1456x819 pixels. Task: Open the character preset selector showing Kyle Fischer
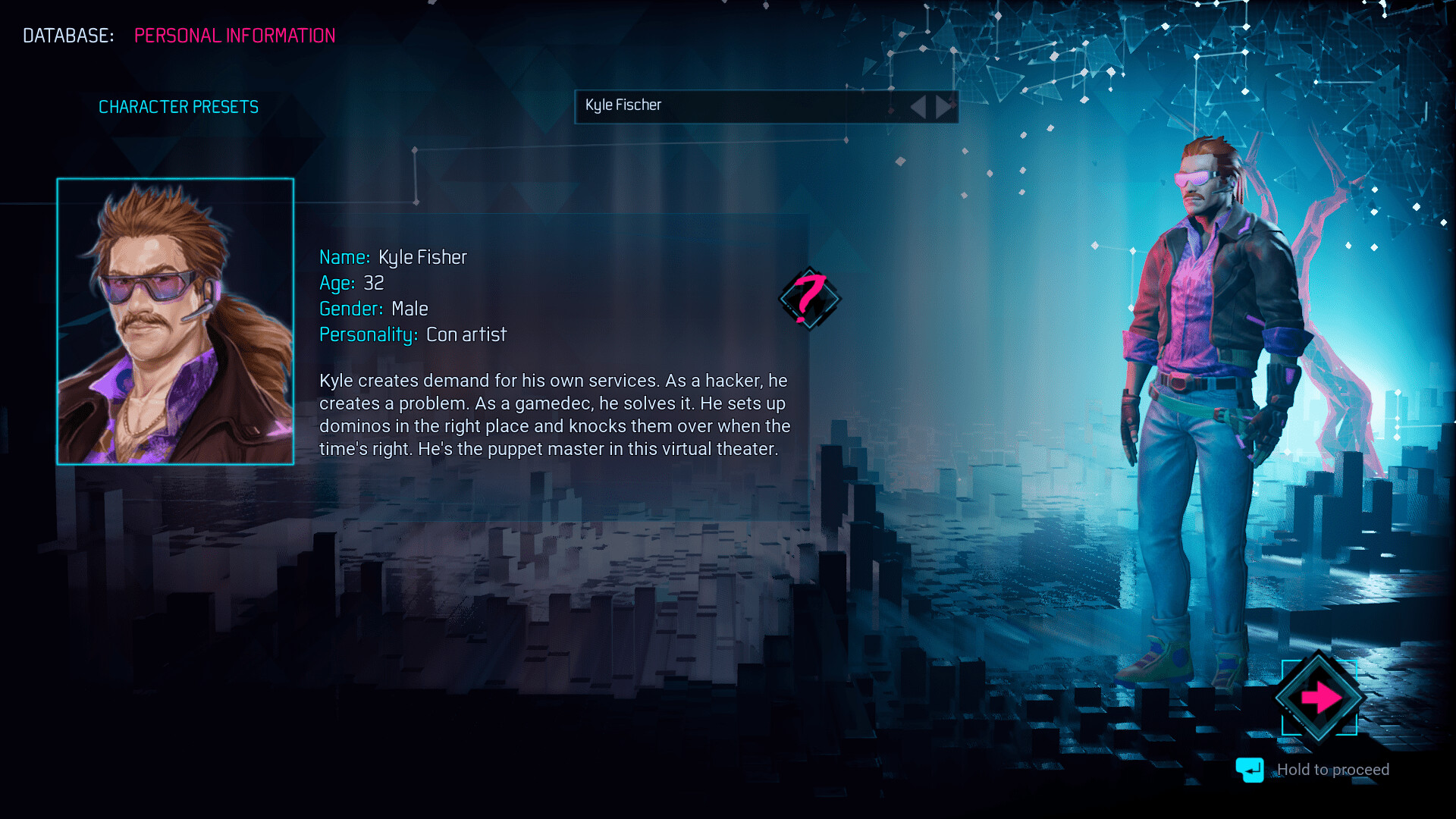(x=758, y=106)
